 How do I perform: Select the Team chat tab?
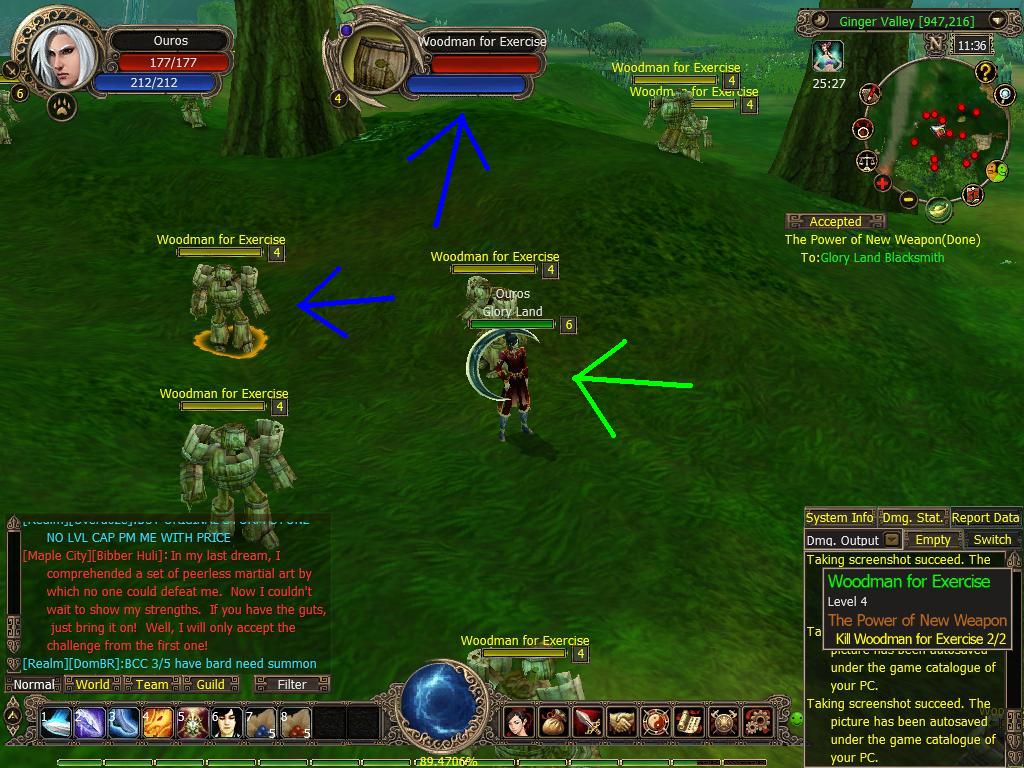coord(151,684)
